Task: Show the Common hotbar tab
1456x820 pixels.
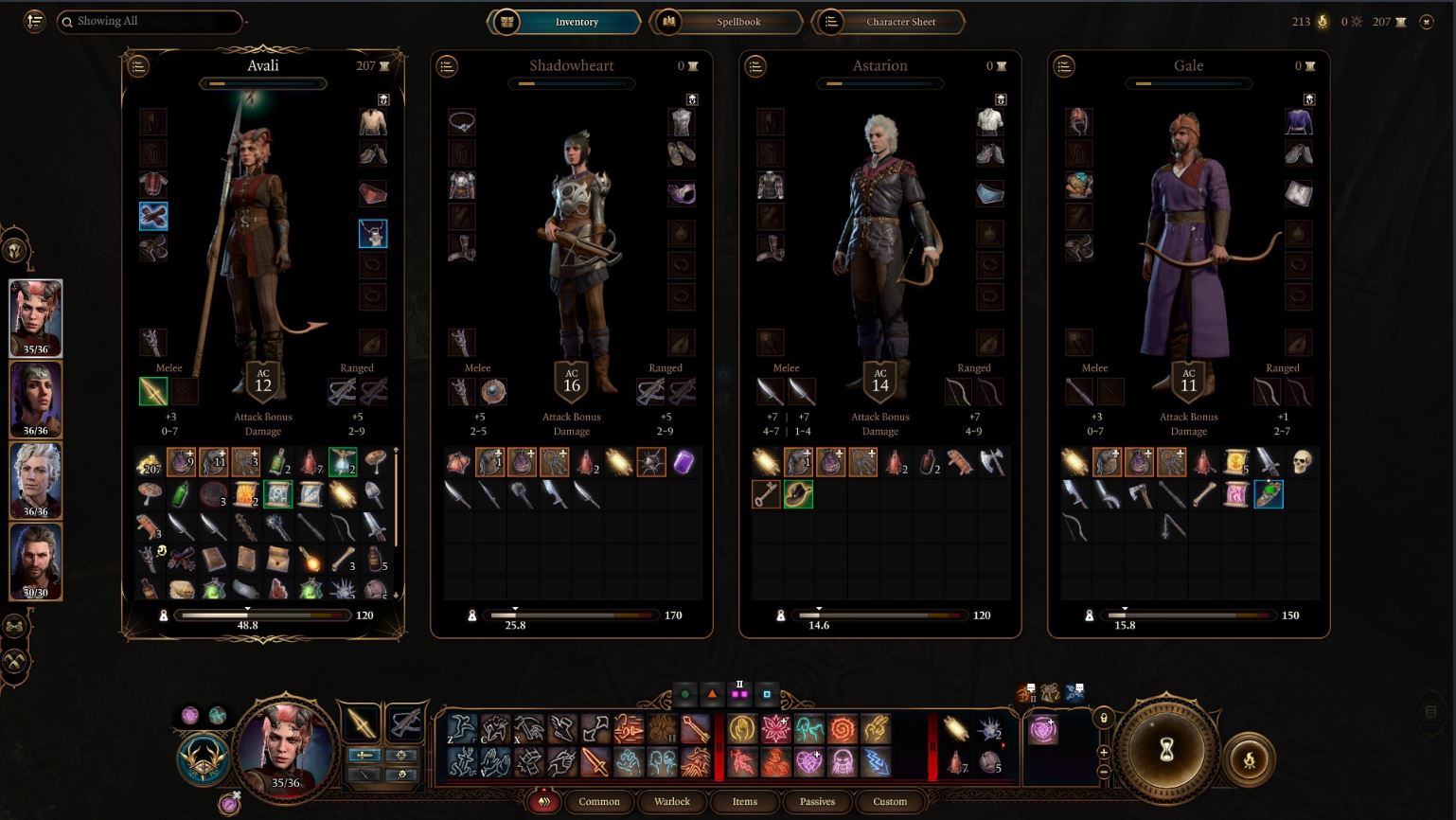Action: 598,801
